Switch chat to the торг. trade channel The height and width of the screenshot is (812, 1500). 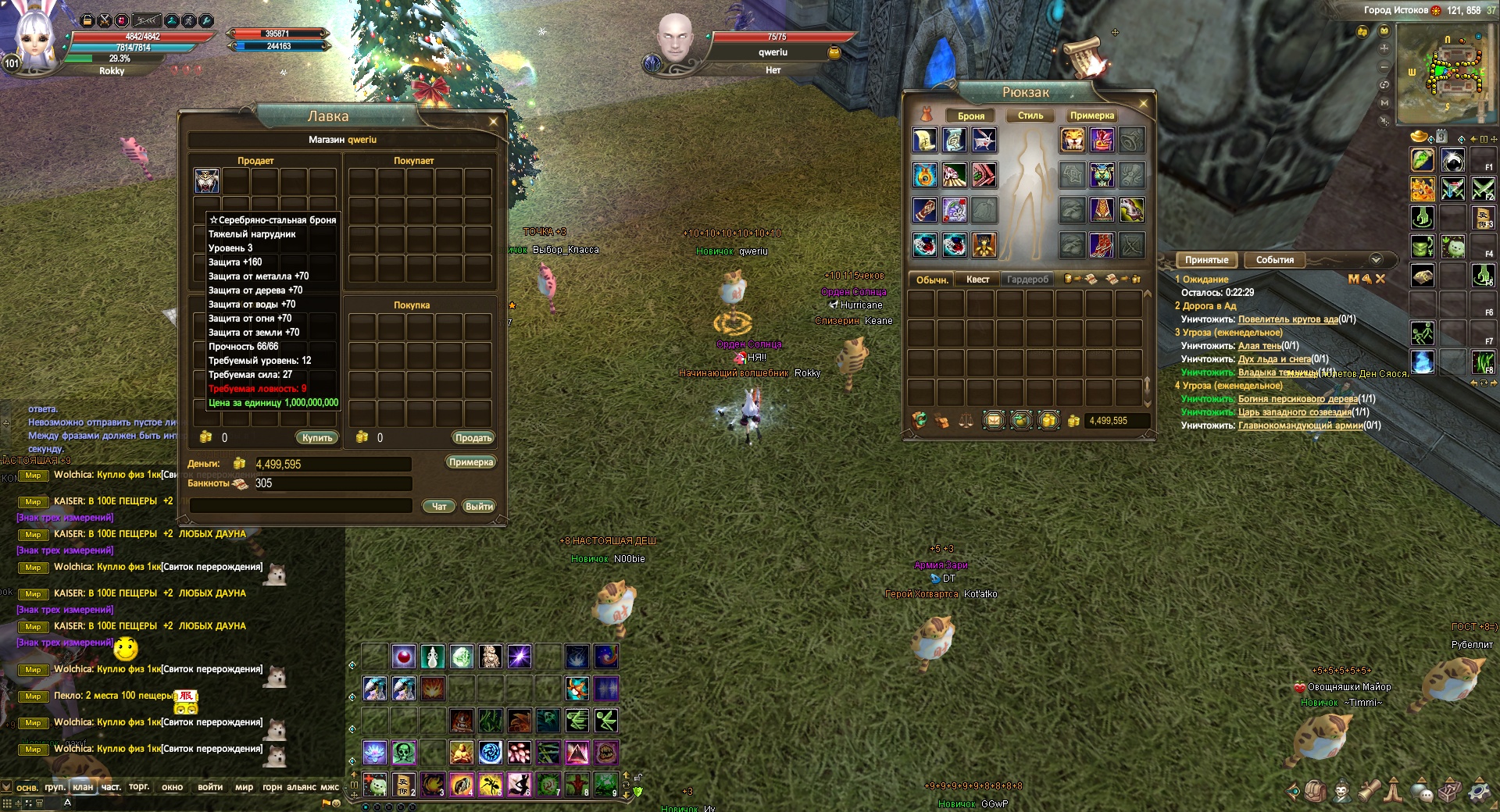[139, 787]
